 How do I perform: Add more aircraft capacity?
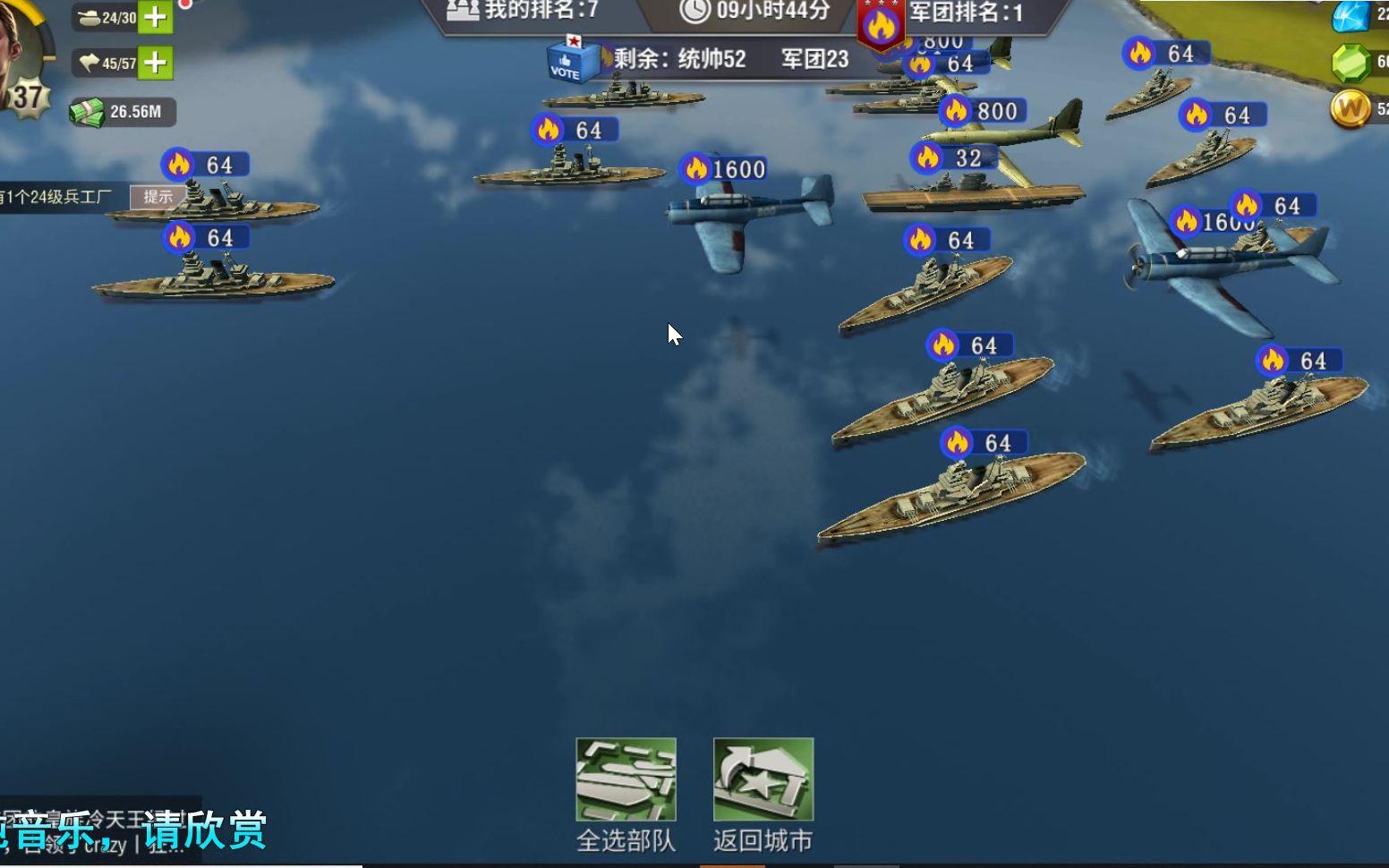[156, 63]
